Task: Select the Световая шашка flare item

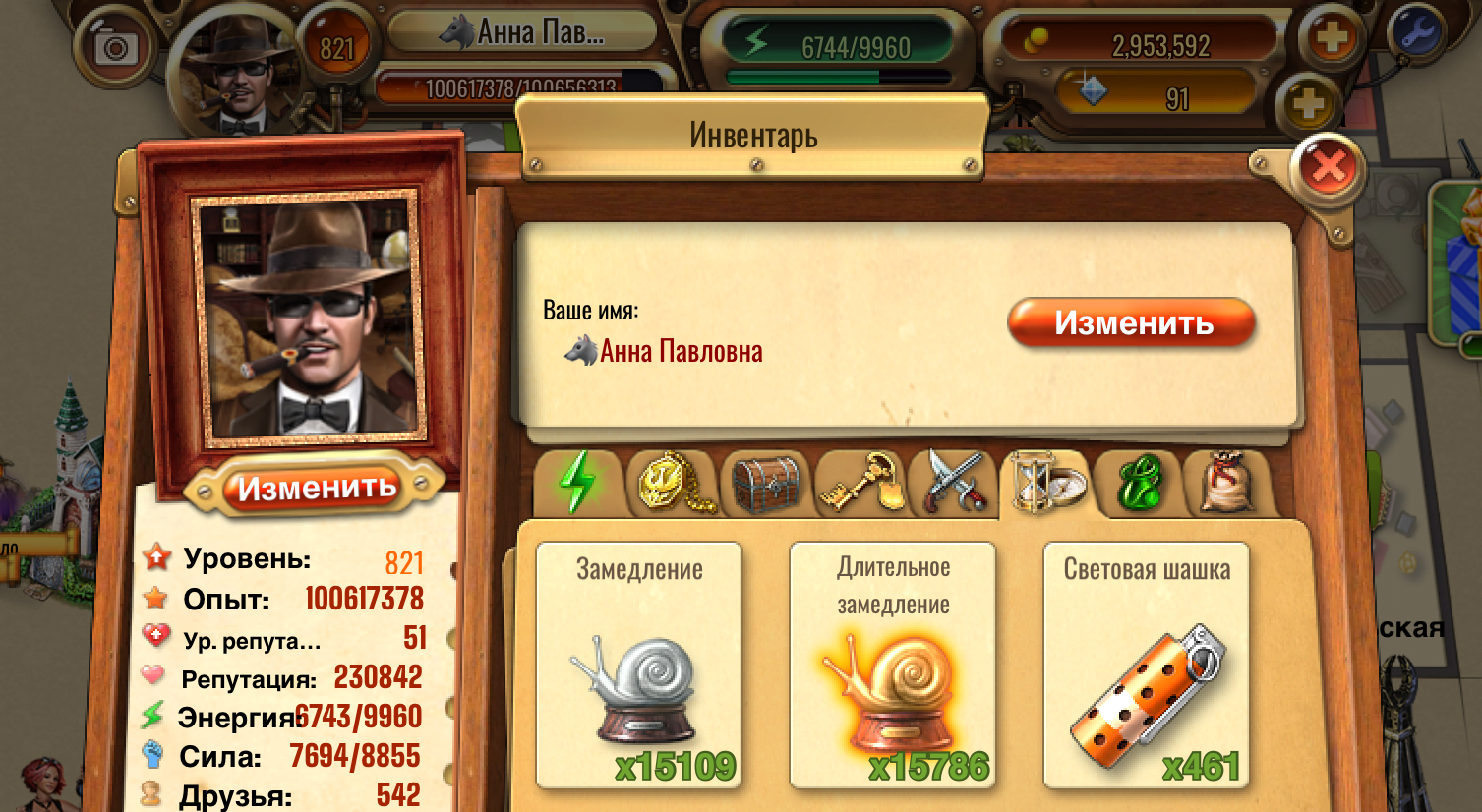Action: [x=1147, y=666]
